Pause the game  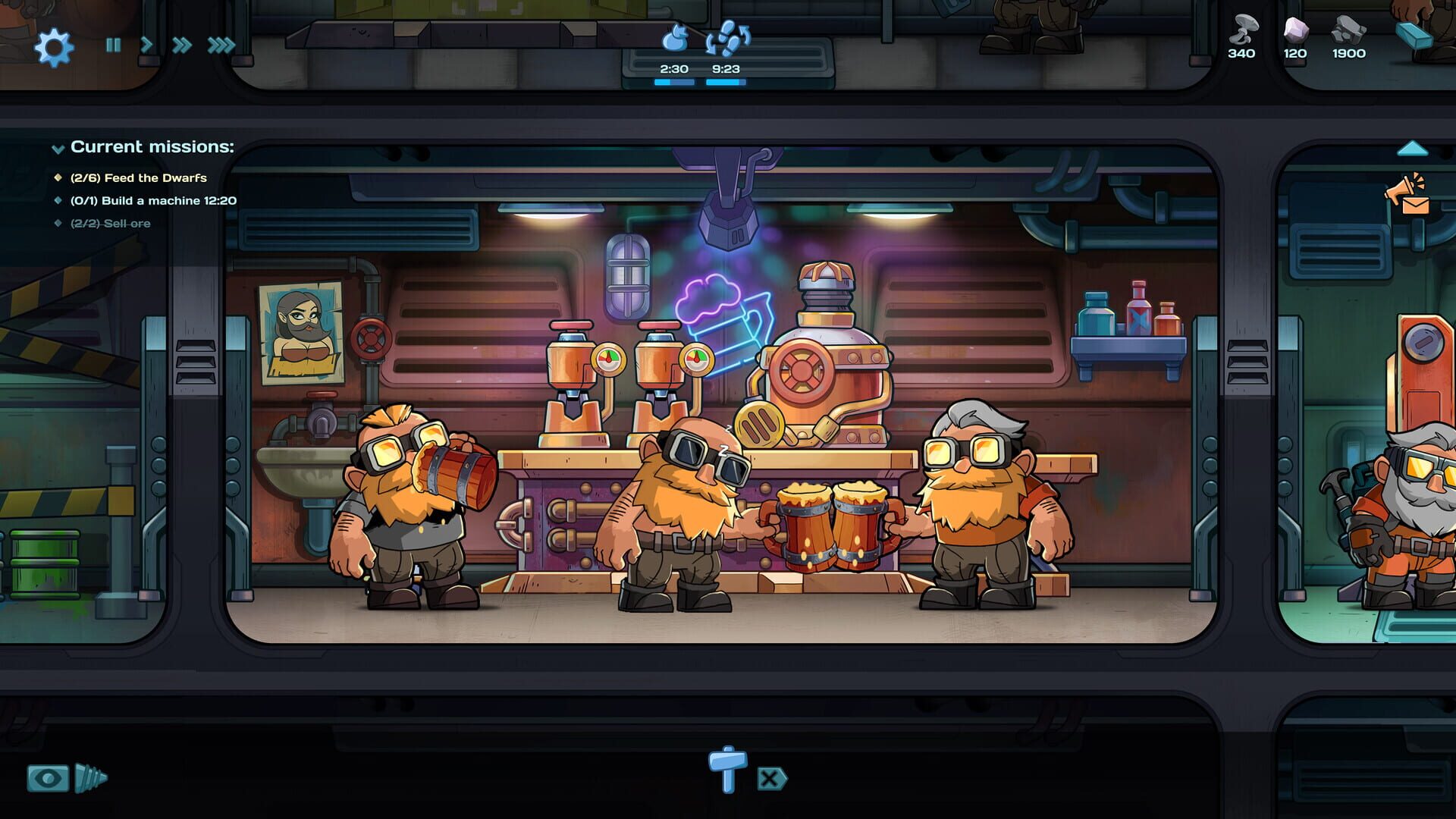point(112,45)
